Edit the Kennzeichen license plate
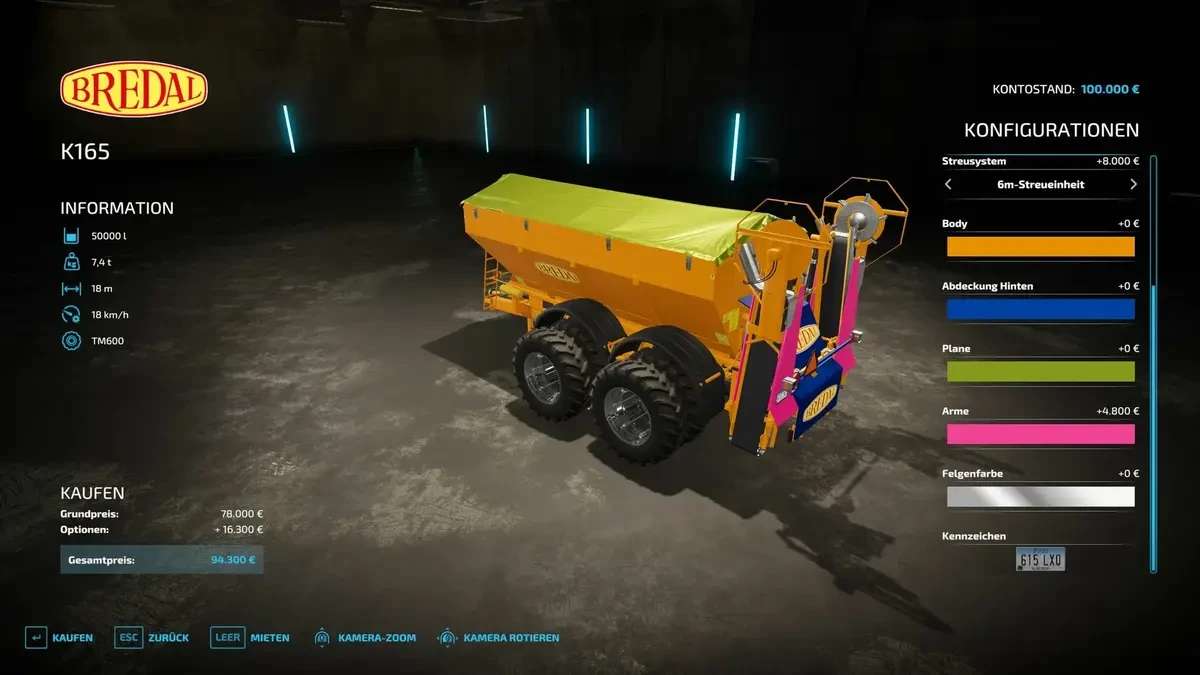This screenshot has height=675, width=1200. tap(1040, 559)
